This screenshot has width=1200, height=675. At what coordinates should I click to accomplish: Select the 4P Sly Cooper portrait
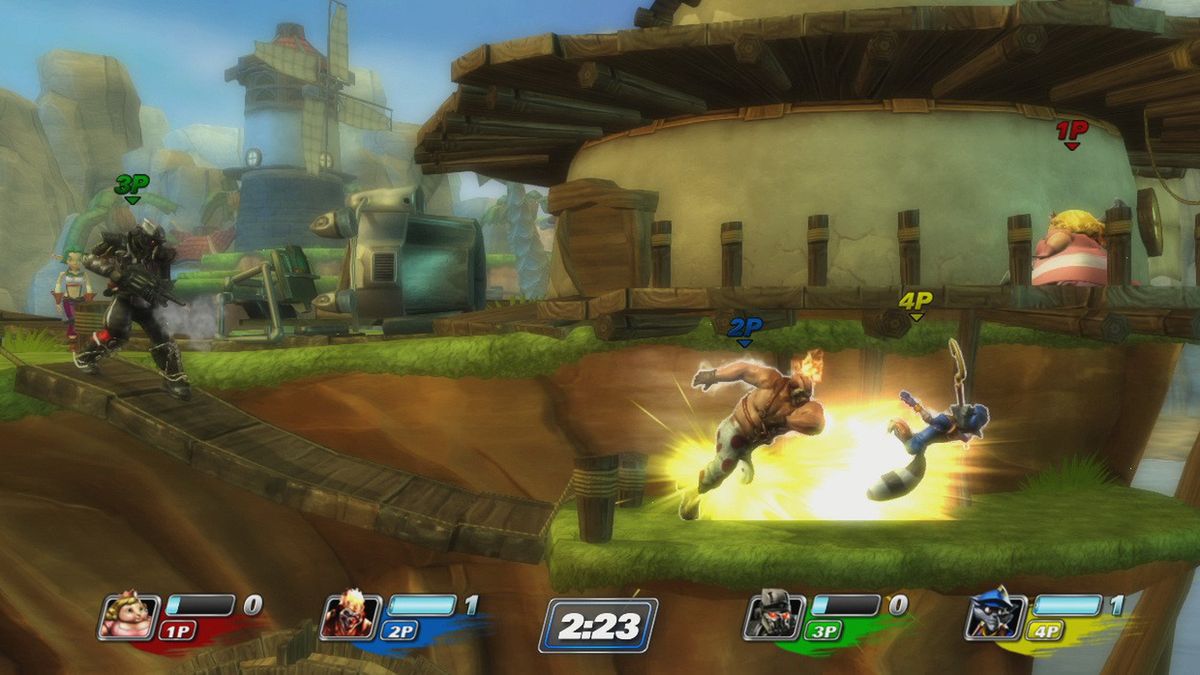(994, 614)
